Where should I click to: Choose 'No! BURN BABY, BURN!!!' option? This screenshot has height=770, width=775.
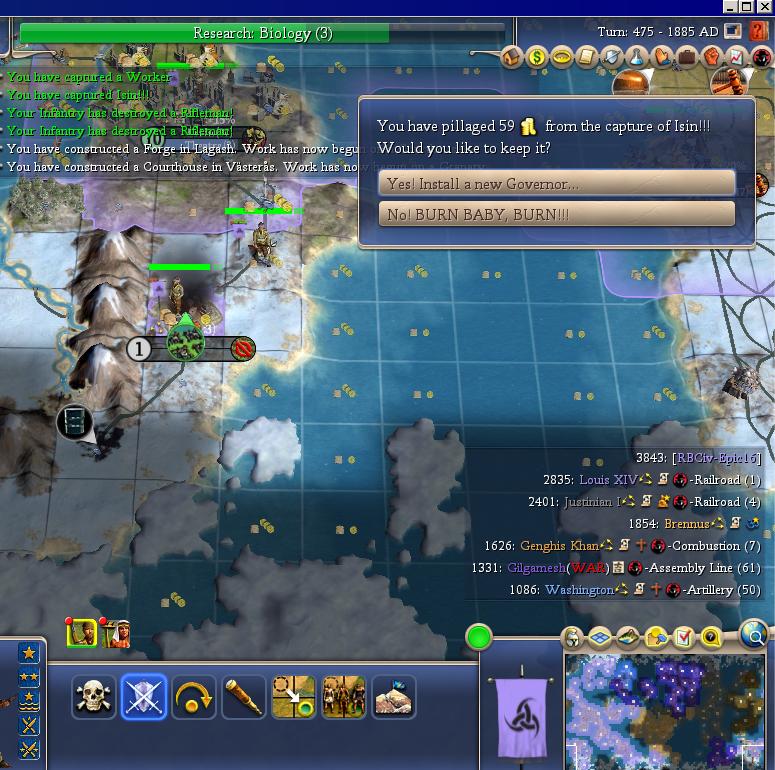(557, 214)
